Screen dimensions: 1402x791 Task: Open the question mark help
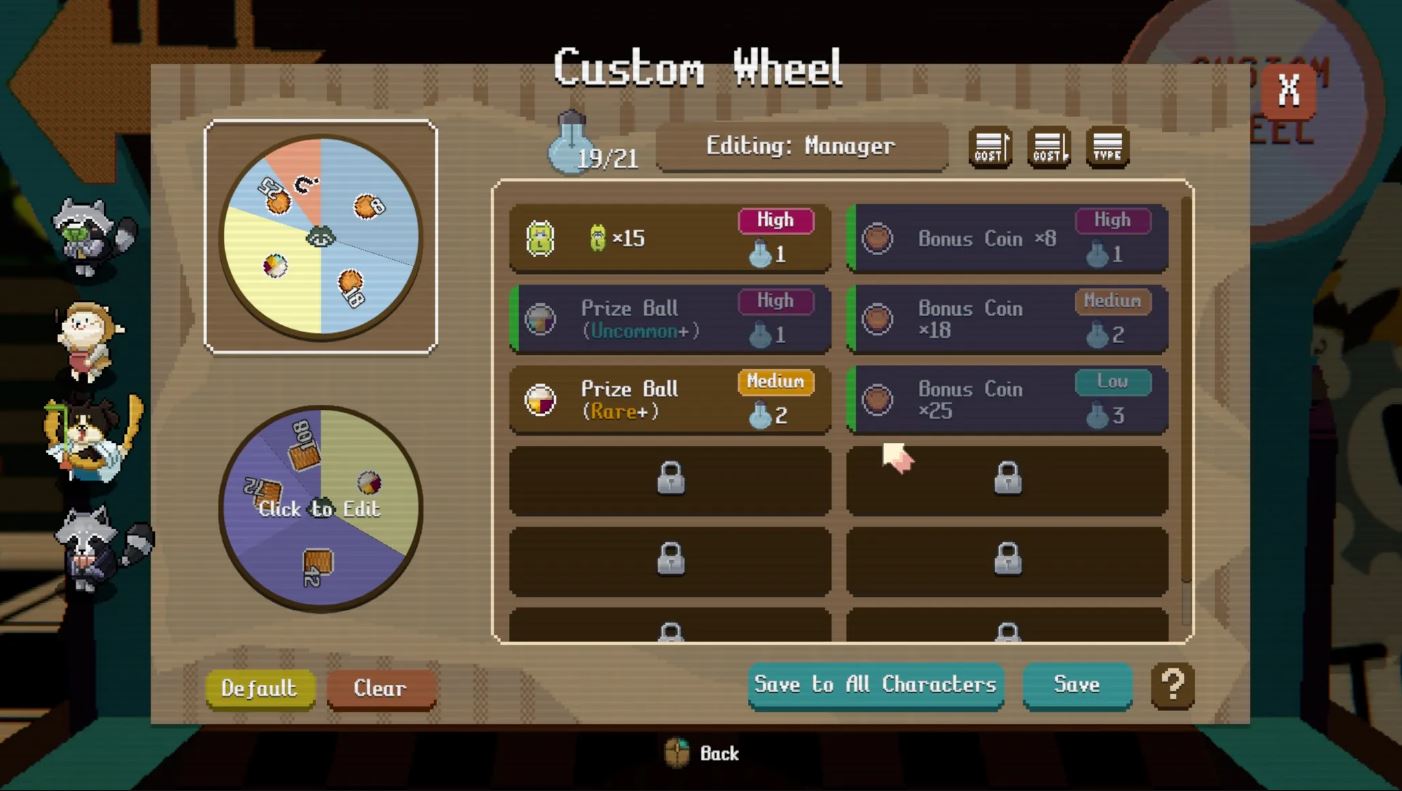(1173, 686)
